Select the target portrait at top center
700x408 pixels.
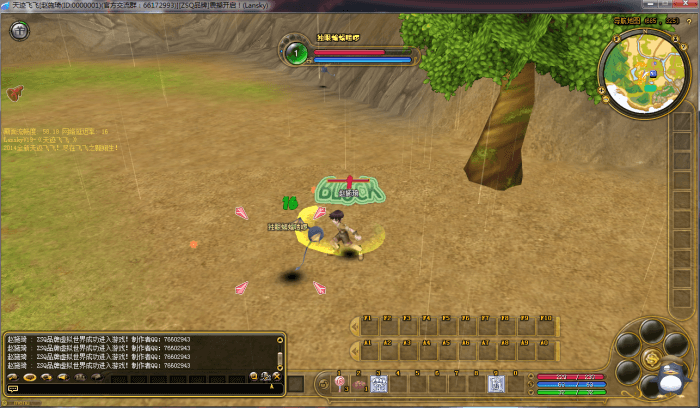pyautogui.click(x=296, y=53)
